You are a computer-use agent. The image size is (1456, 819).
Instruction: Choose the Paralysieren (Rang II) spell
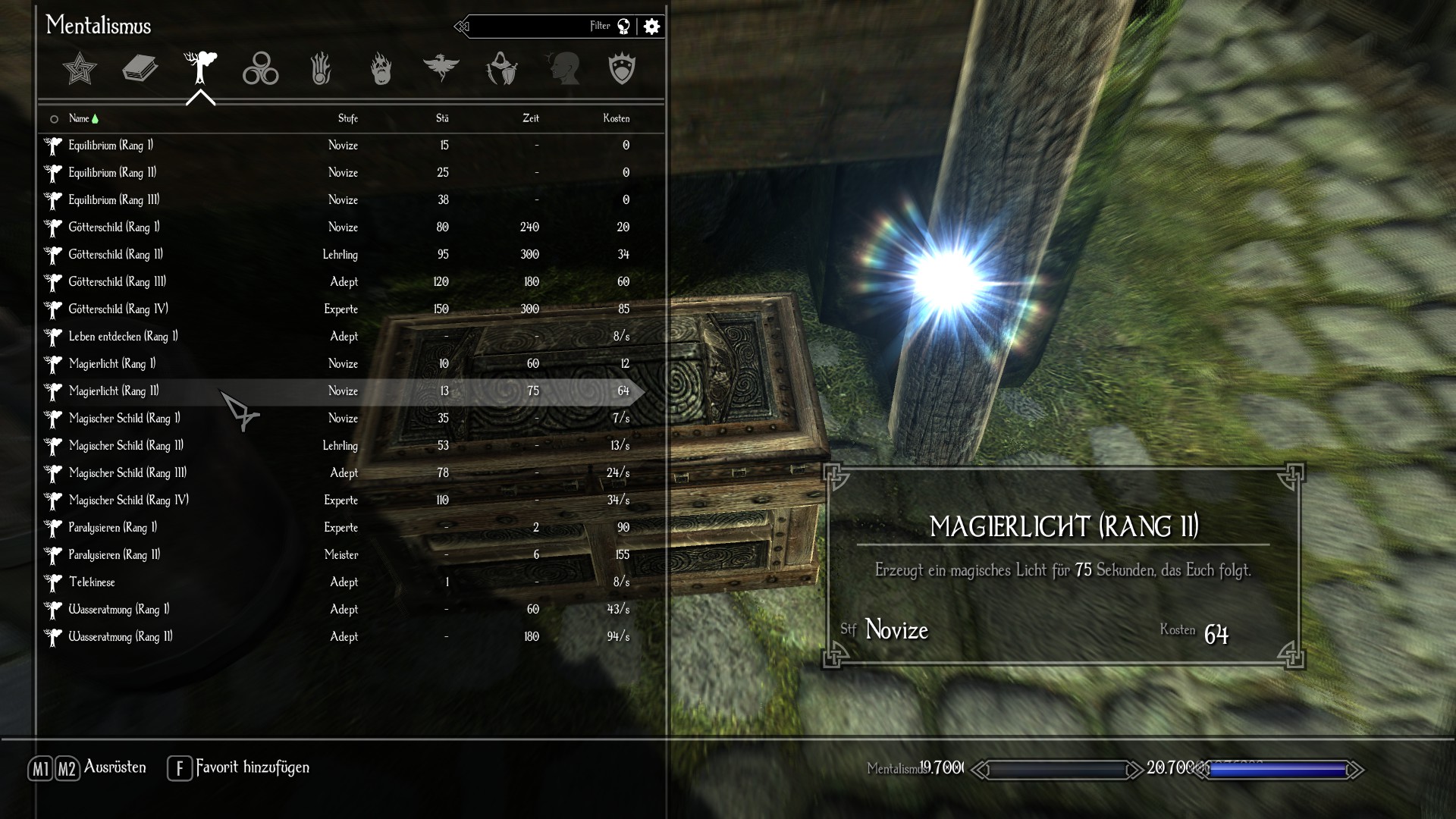tap(115, 555)
